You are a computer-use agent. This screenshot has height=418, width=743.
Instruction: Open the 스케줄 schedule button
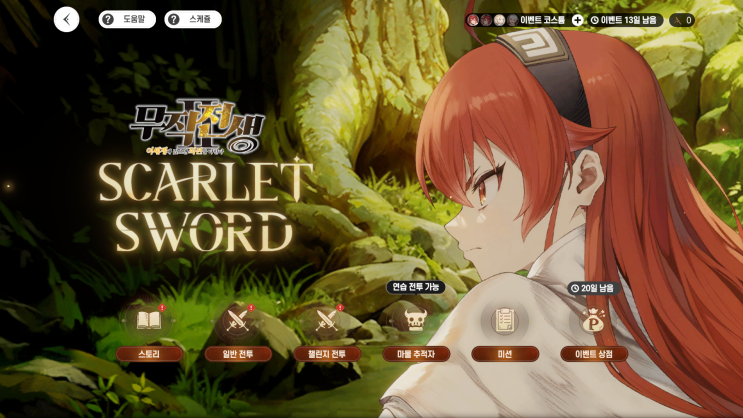(193, 19)
